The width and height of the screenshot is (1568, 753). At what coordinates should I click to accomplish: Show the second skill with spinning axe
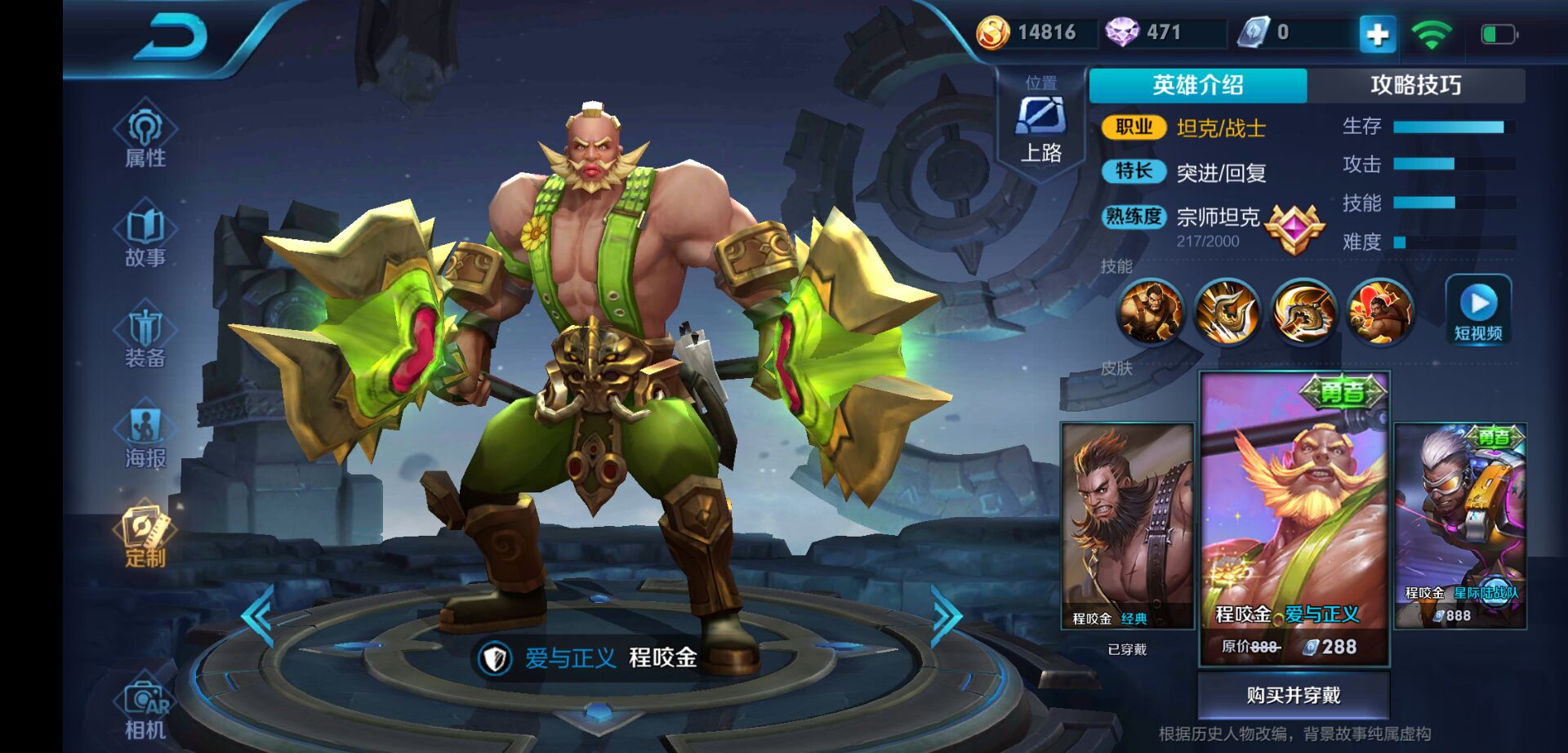[1227, 310]
